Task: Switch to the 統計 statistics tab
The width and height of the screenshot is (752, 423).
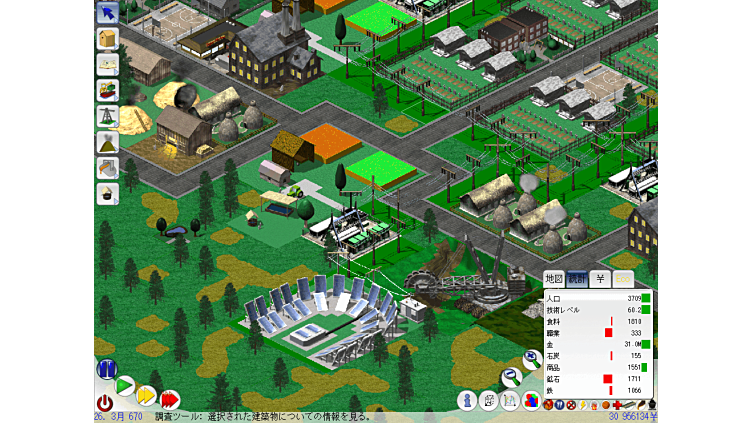Action: [577, 278]
